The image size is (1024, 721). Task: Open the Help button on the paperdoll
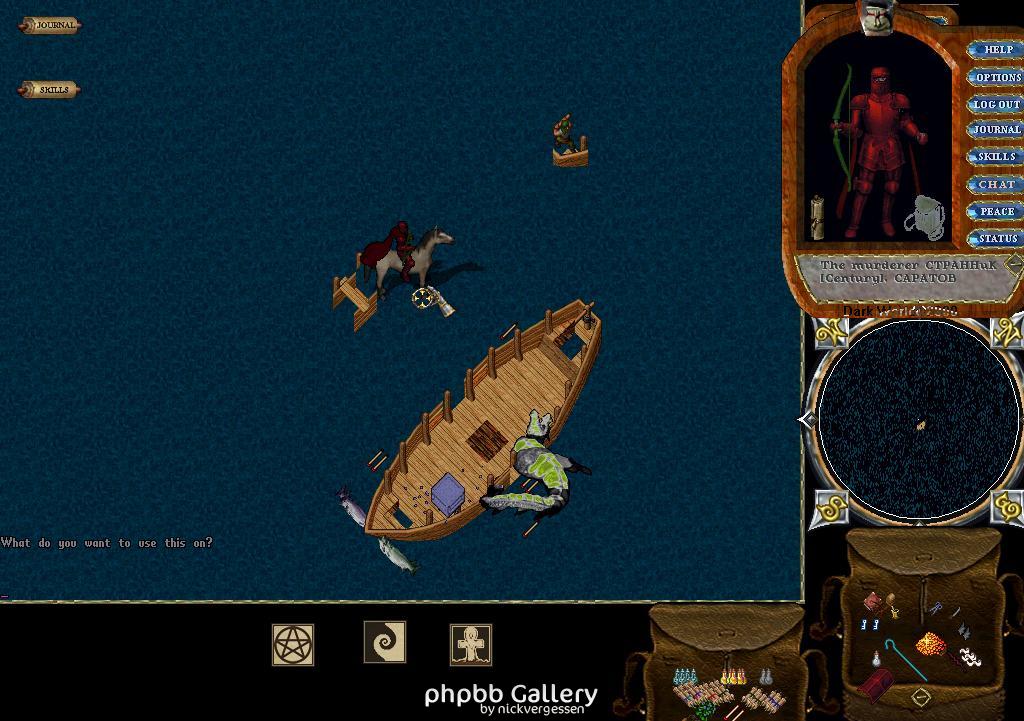coord(997,49)
